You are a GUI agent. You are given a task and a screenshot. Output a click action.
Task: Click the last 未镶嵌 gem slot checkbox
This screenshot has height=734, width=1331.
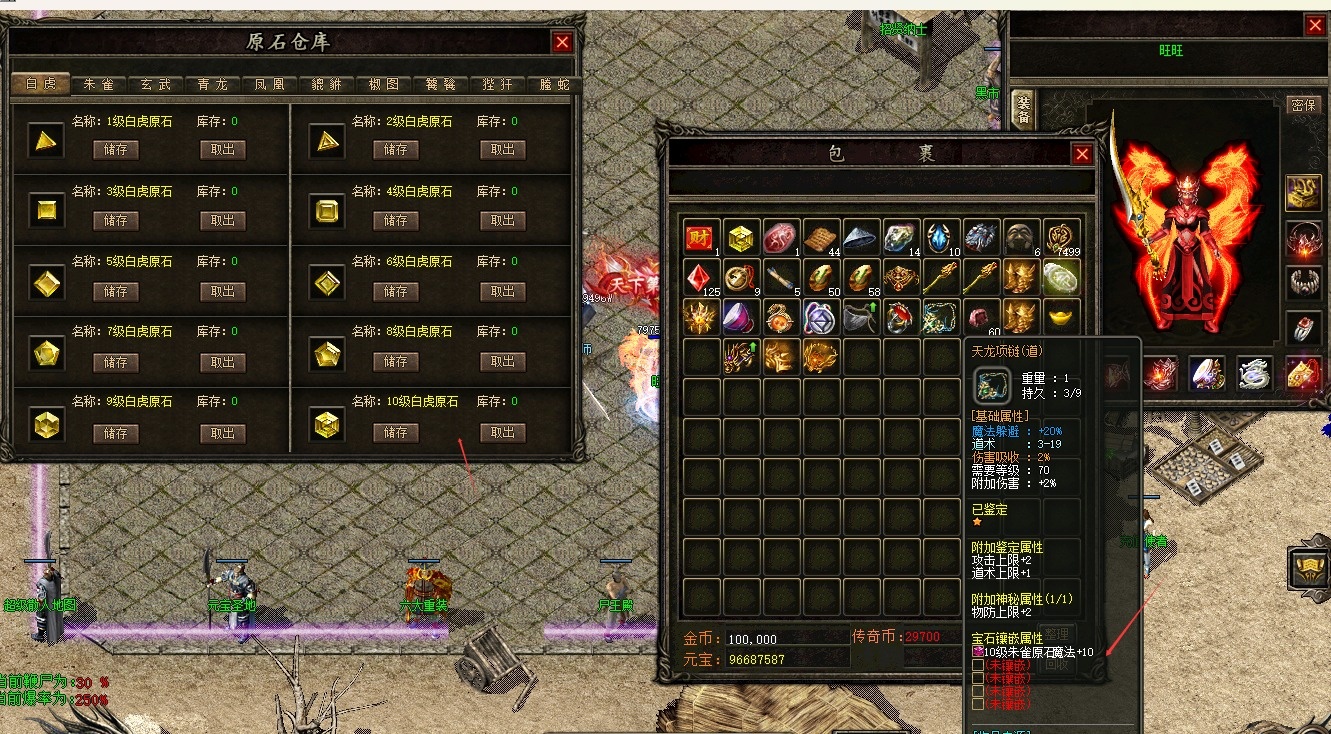[x=977, y=703]
